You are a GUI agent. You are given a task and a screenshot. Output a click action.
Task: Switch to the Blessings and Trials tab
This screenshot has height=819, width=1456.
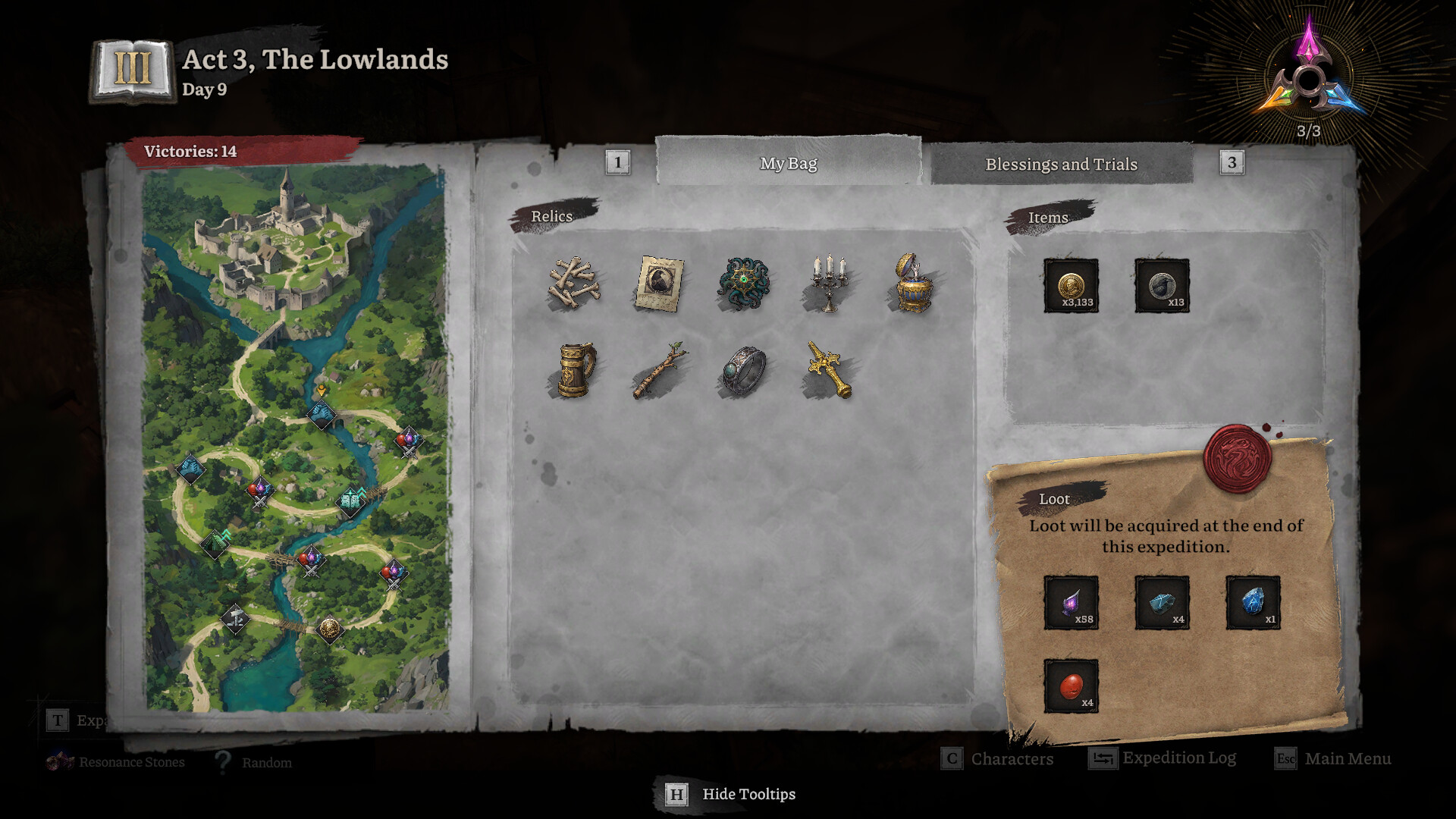pyautogui.click(x=1061, y=164)
